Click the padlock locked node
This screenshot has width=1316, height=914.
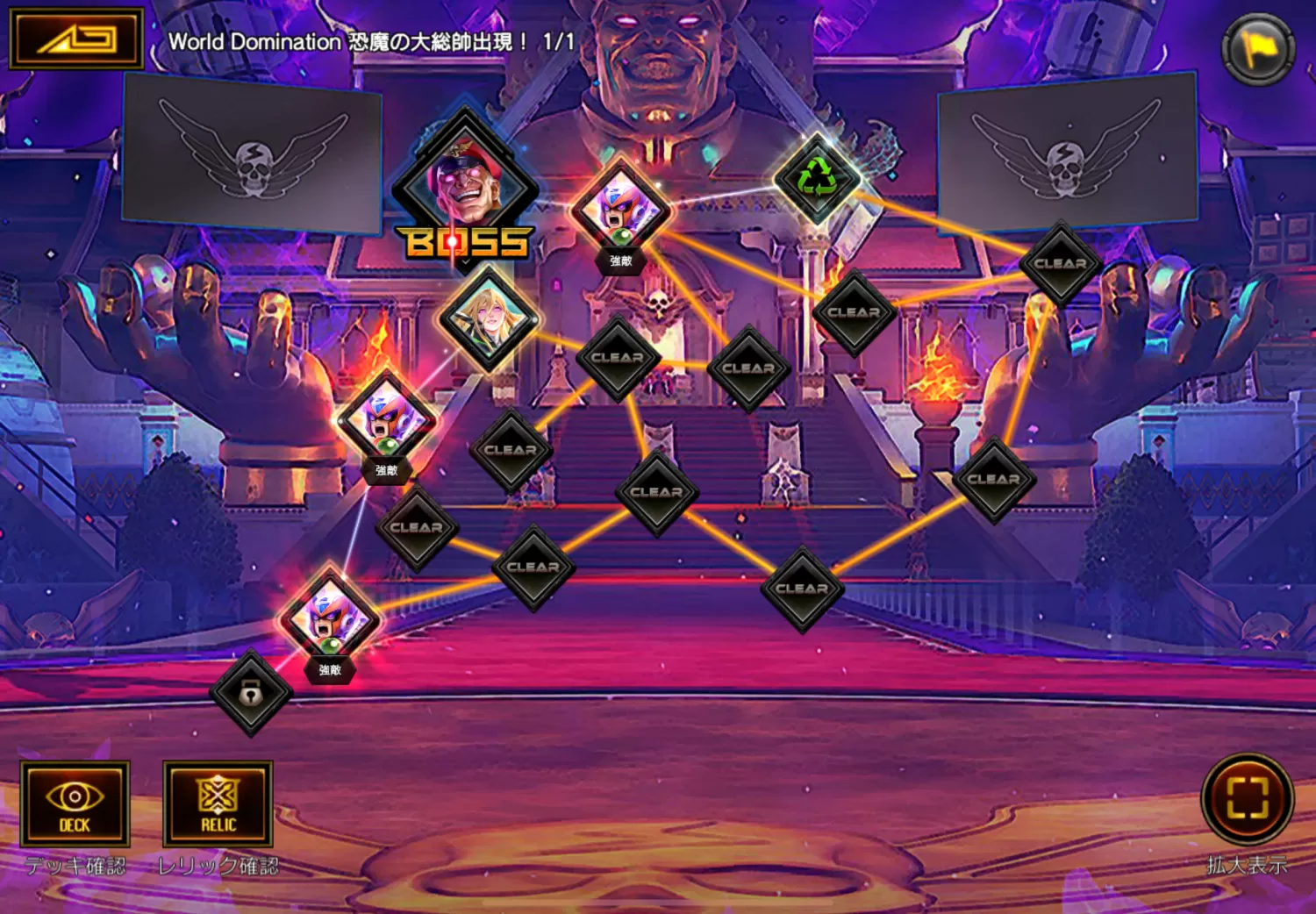(x=251, y=693)
